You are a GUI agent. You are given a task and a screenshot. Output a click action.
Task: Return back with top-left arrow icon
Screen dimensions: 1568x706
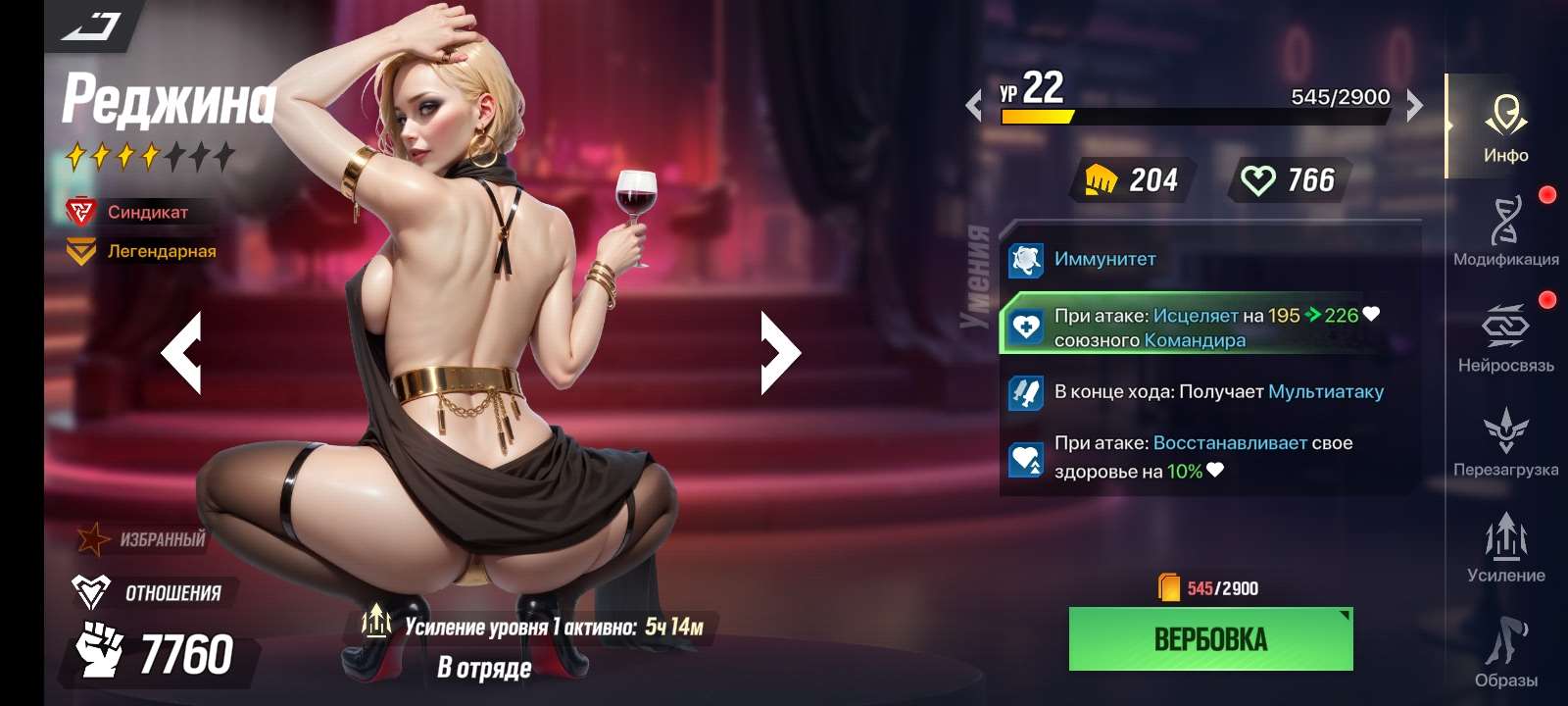click(x=91, y=25)
